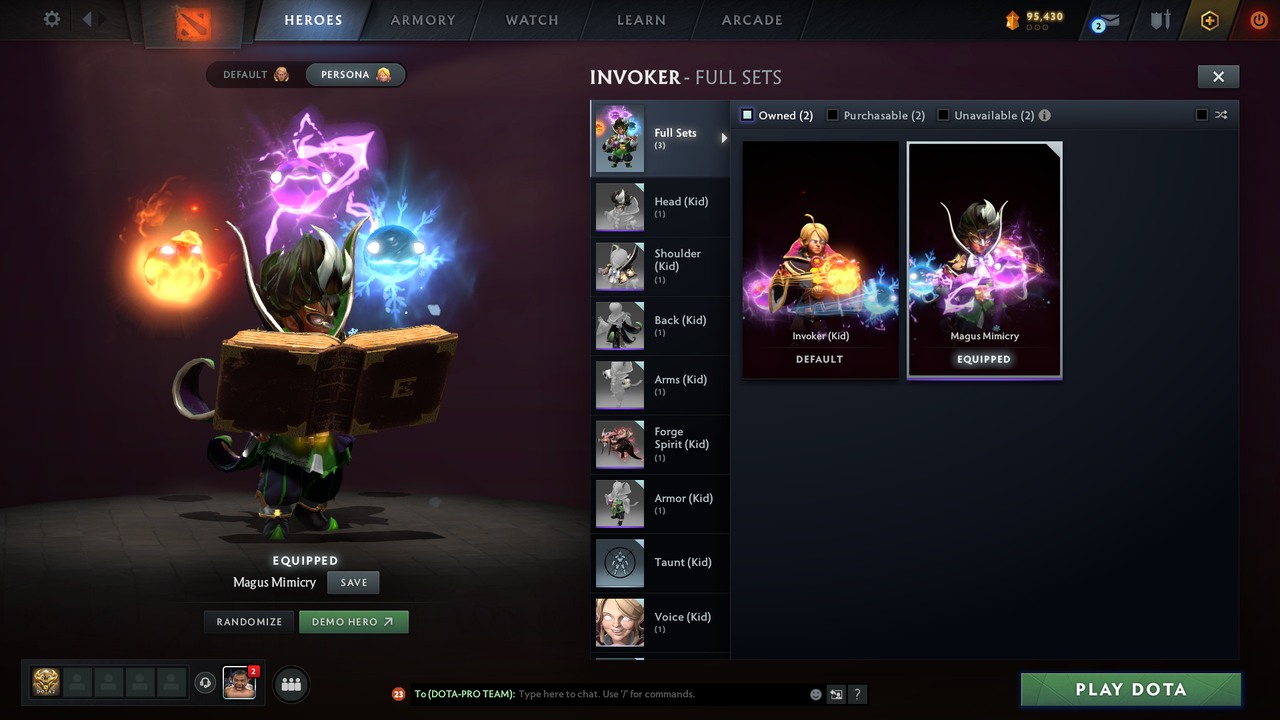Click the PLAY DOTA button
This screenshot has width=1280, height=720.
pyautogui.click(x=1130, y=689)
